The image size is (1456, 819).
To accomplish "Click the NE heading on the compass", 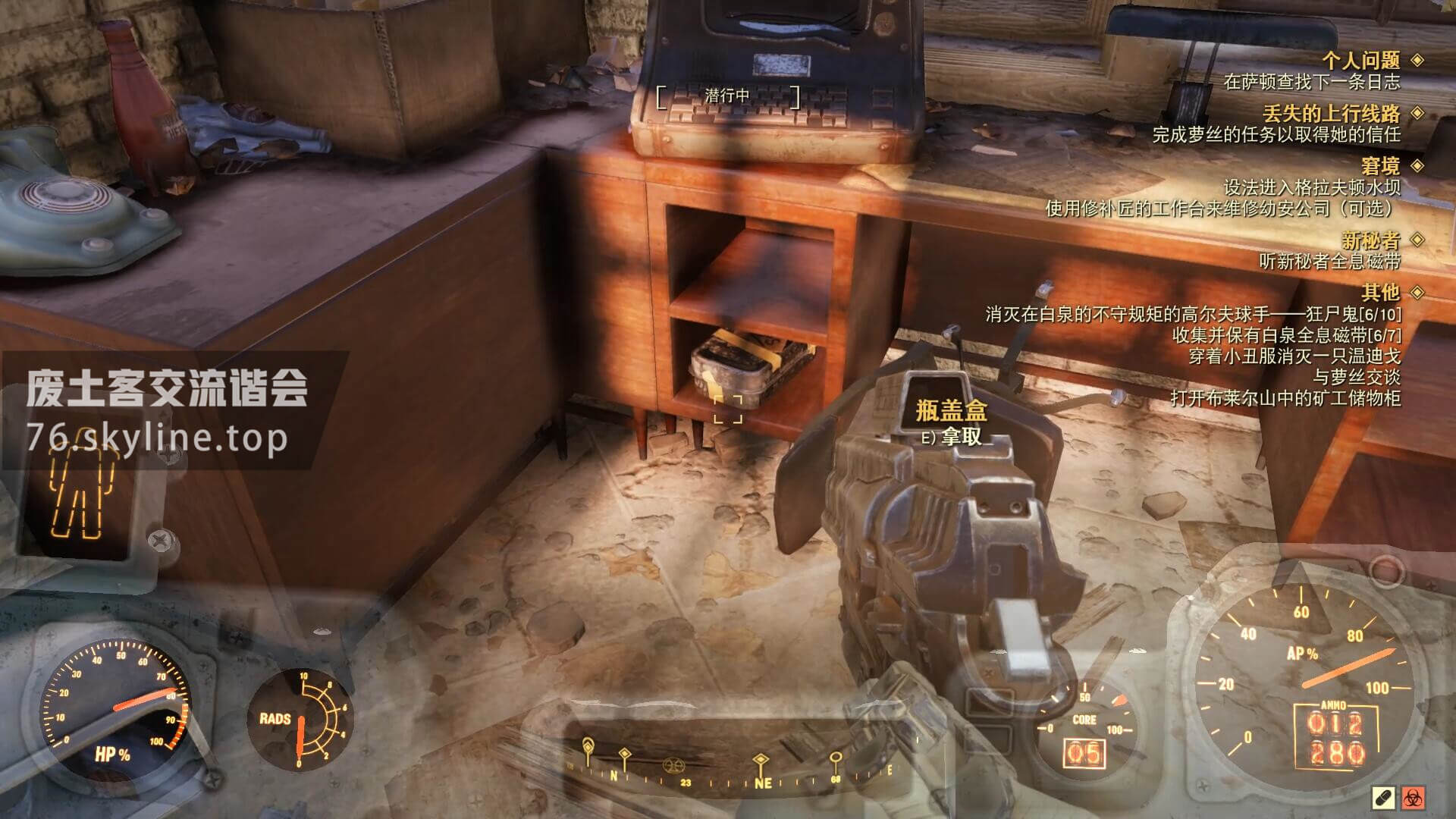I will click(761, 783).
